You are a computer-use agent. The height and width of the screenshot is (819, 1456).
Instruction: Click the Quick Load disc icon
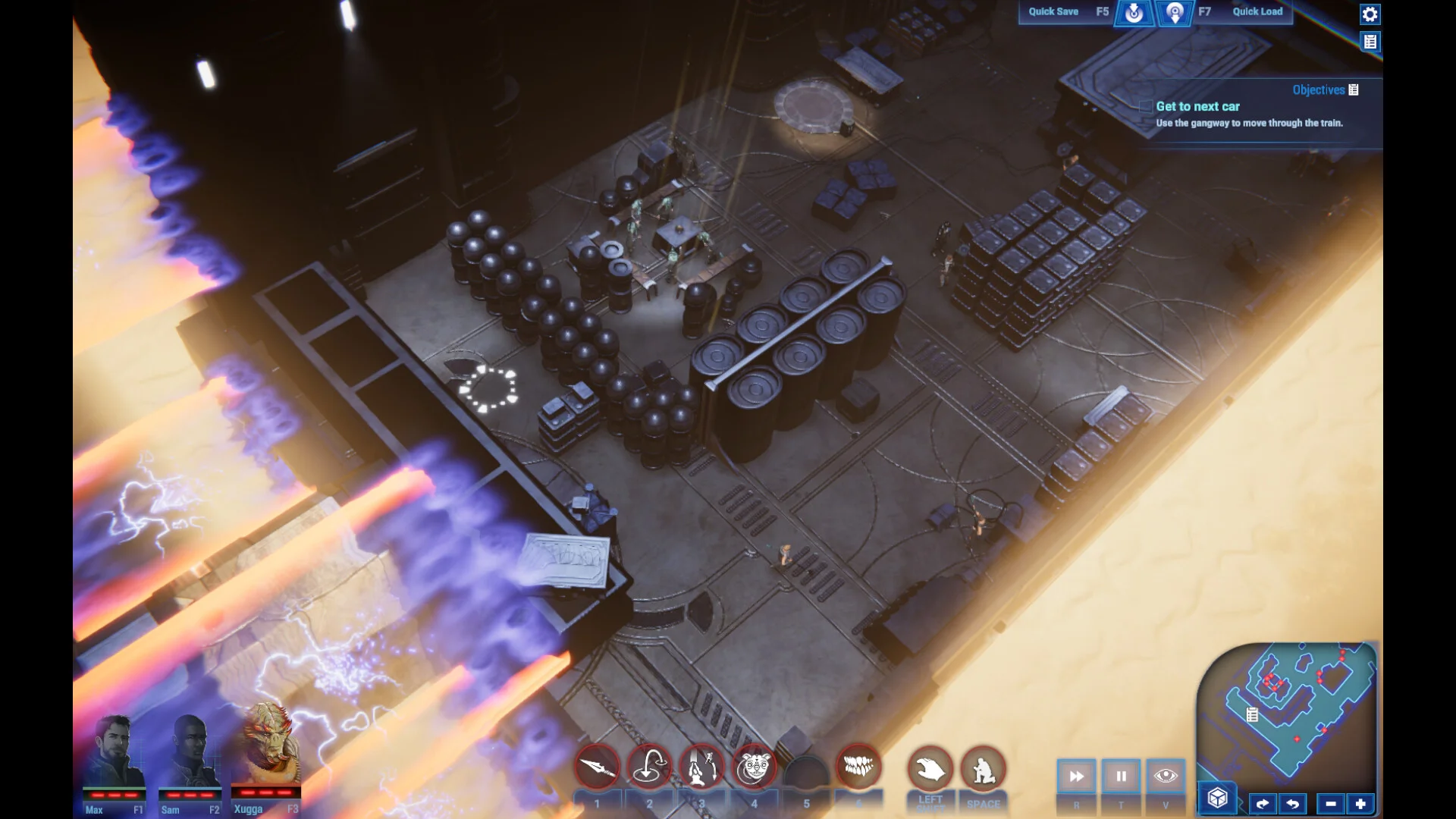click(x=1175, y=13)
